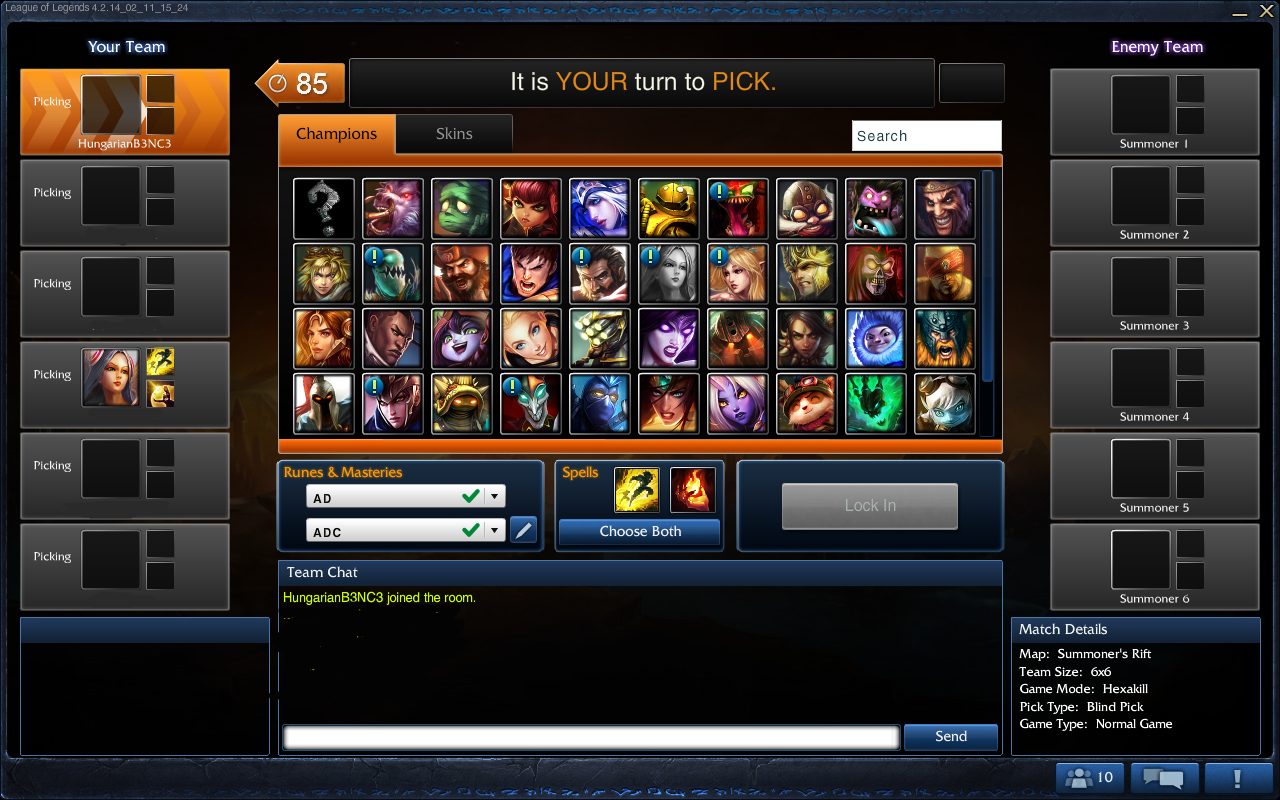1280x800 pixels.
Task: Select the Champions tab
Action: click(337, 134)
